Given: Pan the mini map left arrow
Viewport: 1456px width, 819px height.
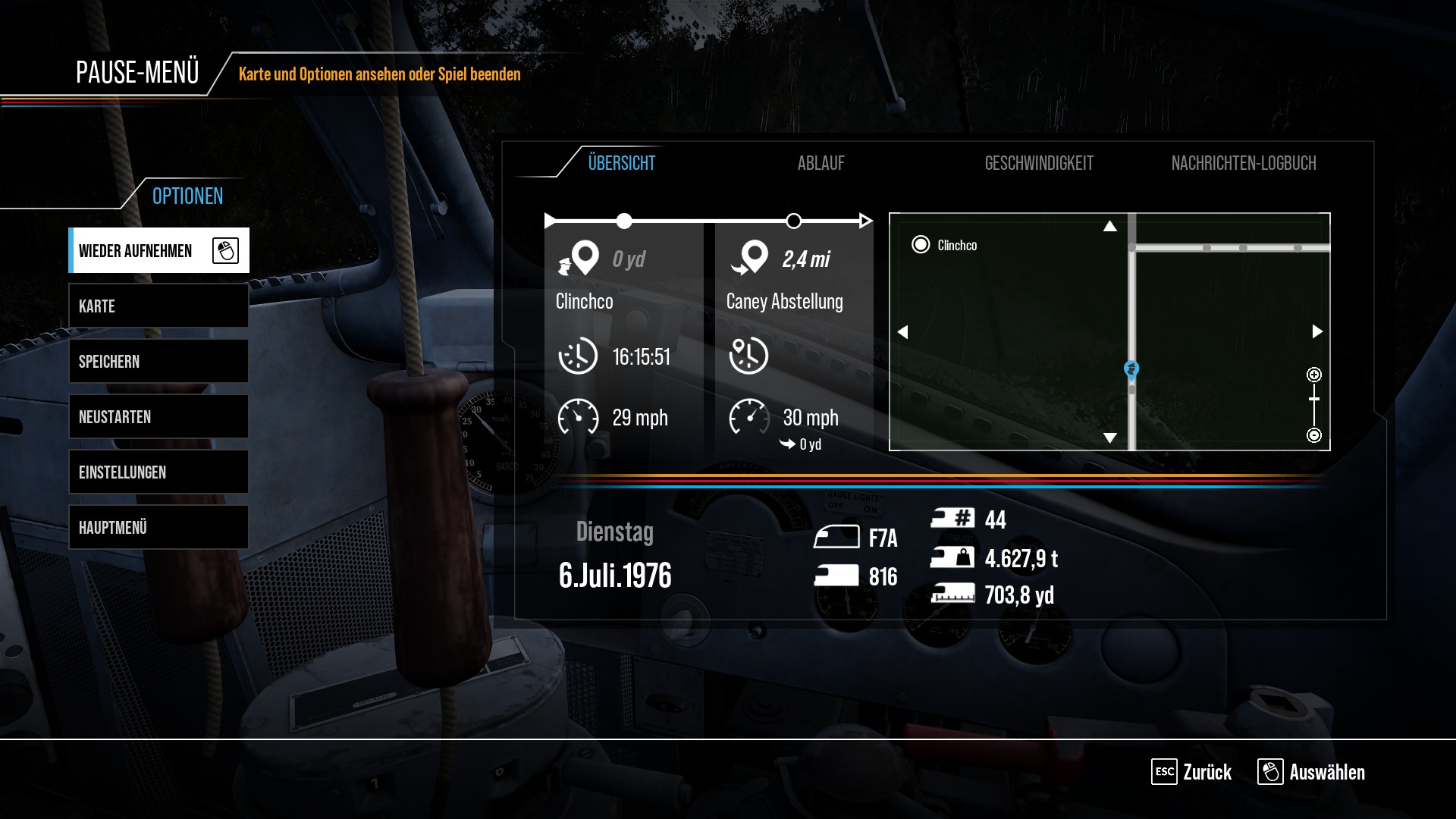Looking at the screenshot, I should tap(902, 332).
